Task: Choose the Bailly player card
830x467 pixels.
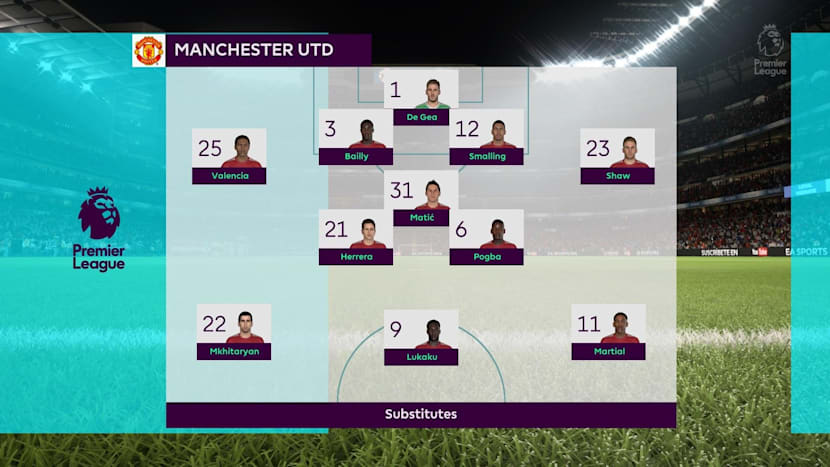Action: coord(356,137)
